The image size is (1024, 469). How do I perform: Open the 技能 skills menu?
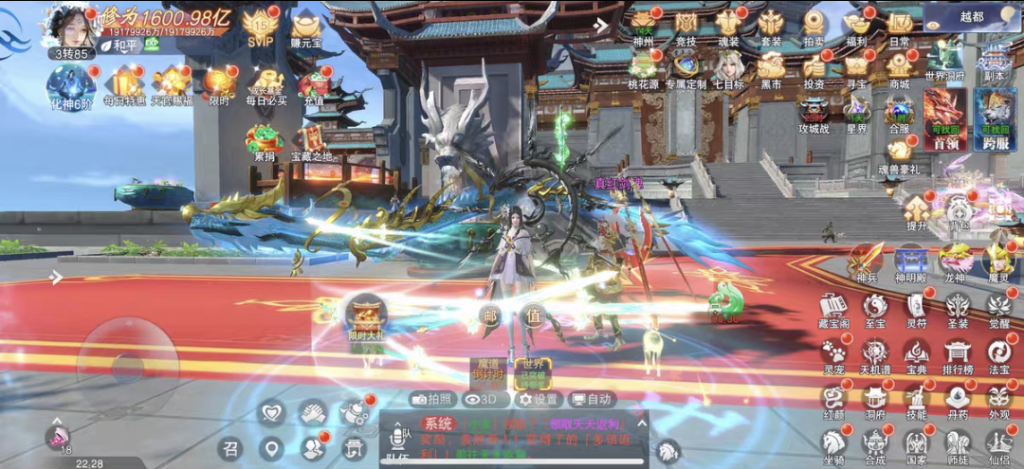pyautogui.click(x=916, y=398)
